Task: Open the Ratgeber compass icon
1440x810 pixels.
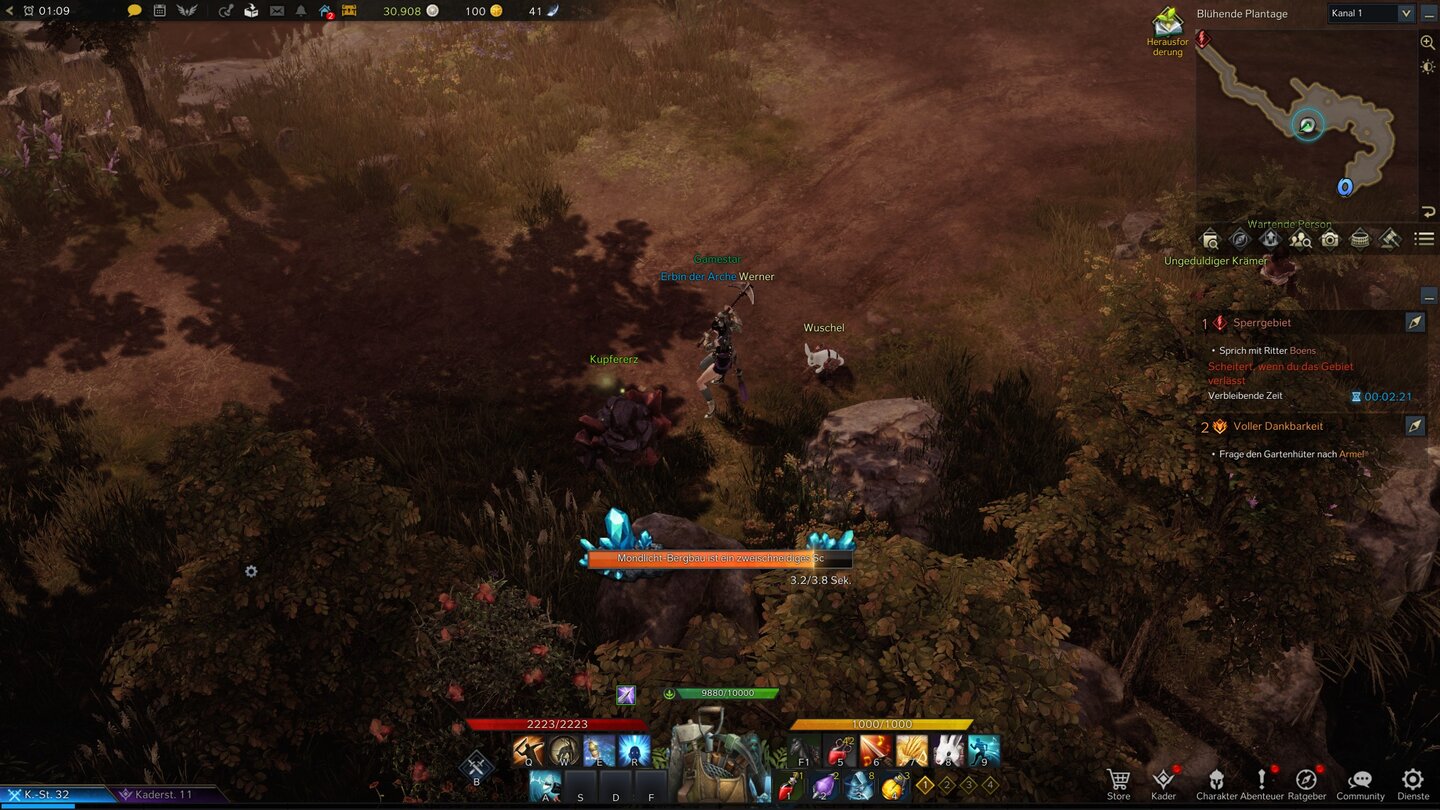Action: point(1306,779)
